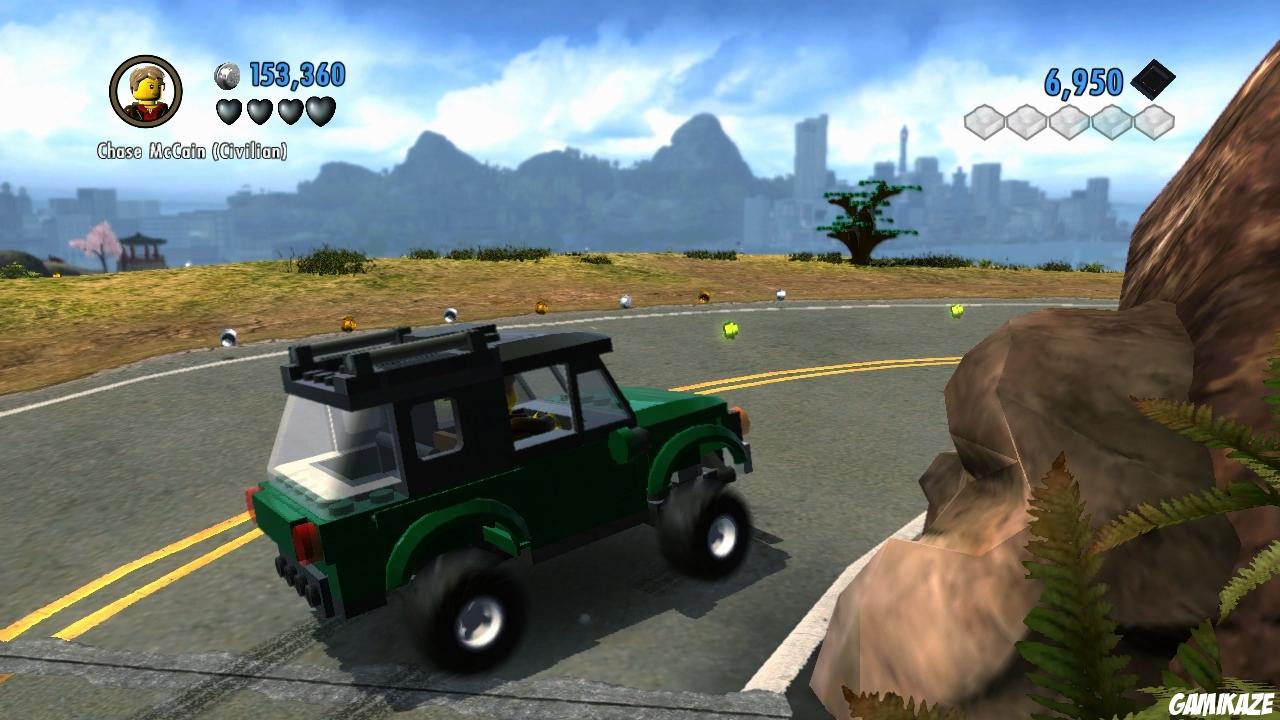Select the first white brick icon
1280x720 pixels.
984,122
